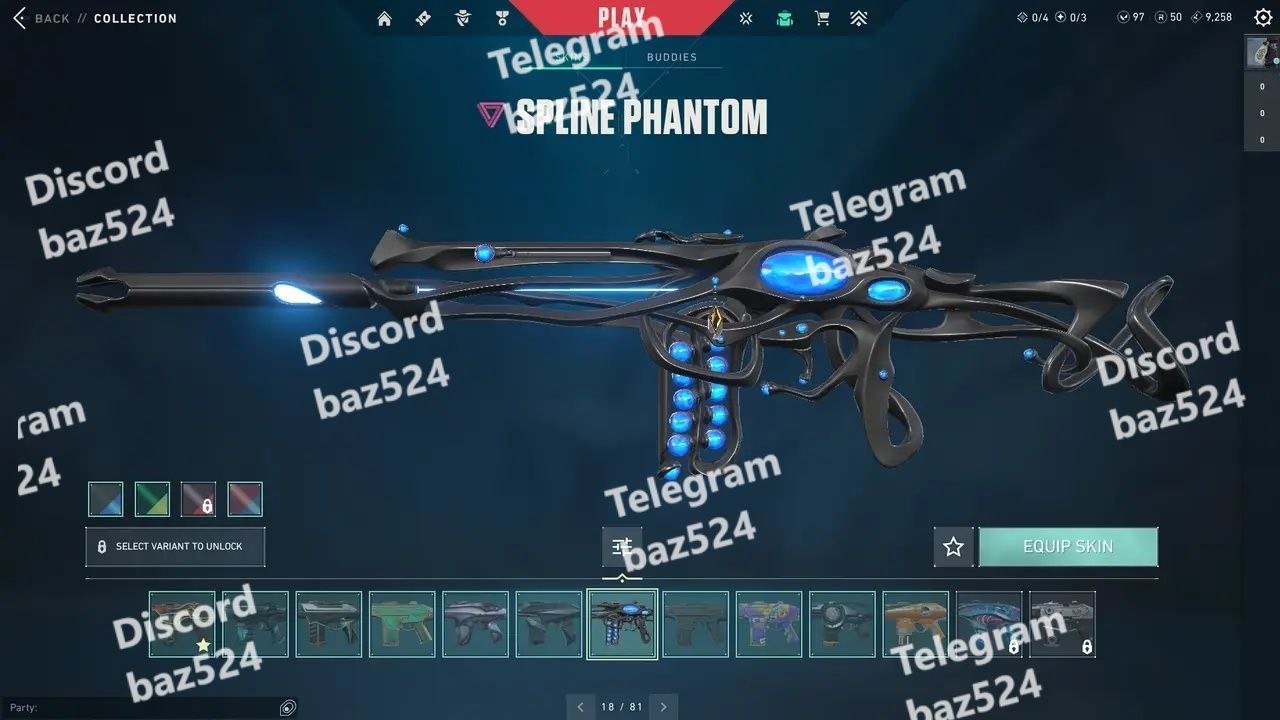1280x720 pixels.
Task: Favorite this skin with the star button
Action: (x=953, y=547)
